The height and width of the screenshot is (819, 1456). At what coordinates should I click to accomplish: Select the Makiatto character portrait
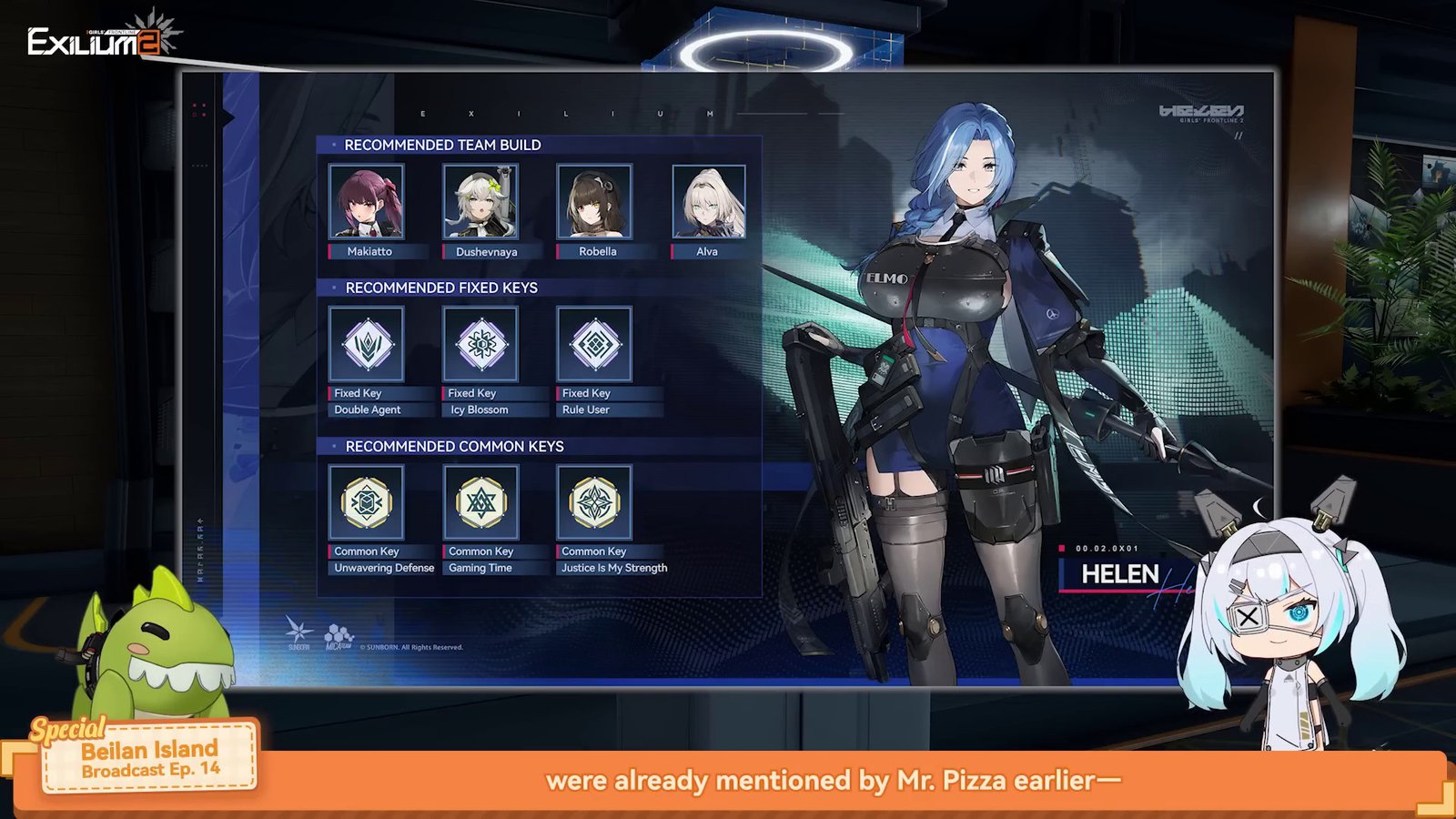click(366, 202)
